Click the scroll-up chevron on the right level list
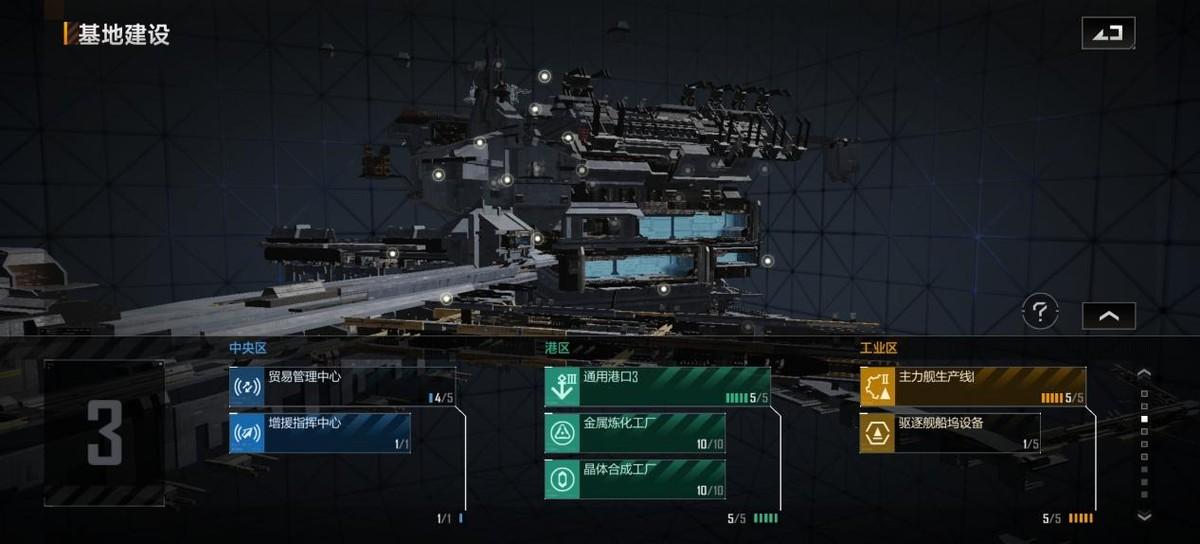This screenshot has height=544, width=1200. click(x=1145, y=374)
